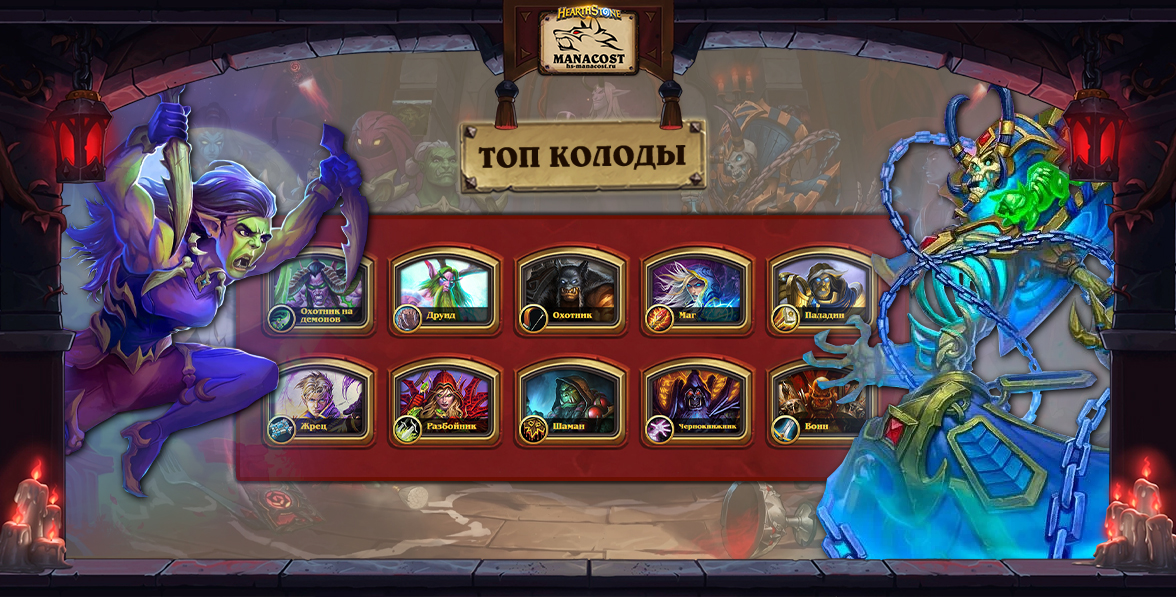1176x597 pixels.
Task: Click the ТОП КОЛОДЫ banner heading
Action: point(583,156)
